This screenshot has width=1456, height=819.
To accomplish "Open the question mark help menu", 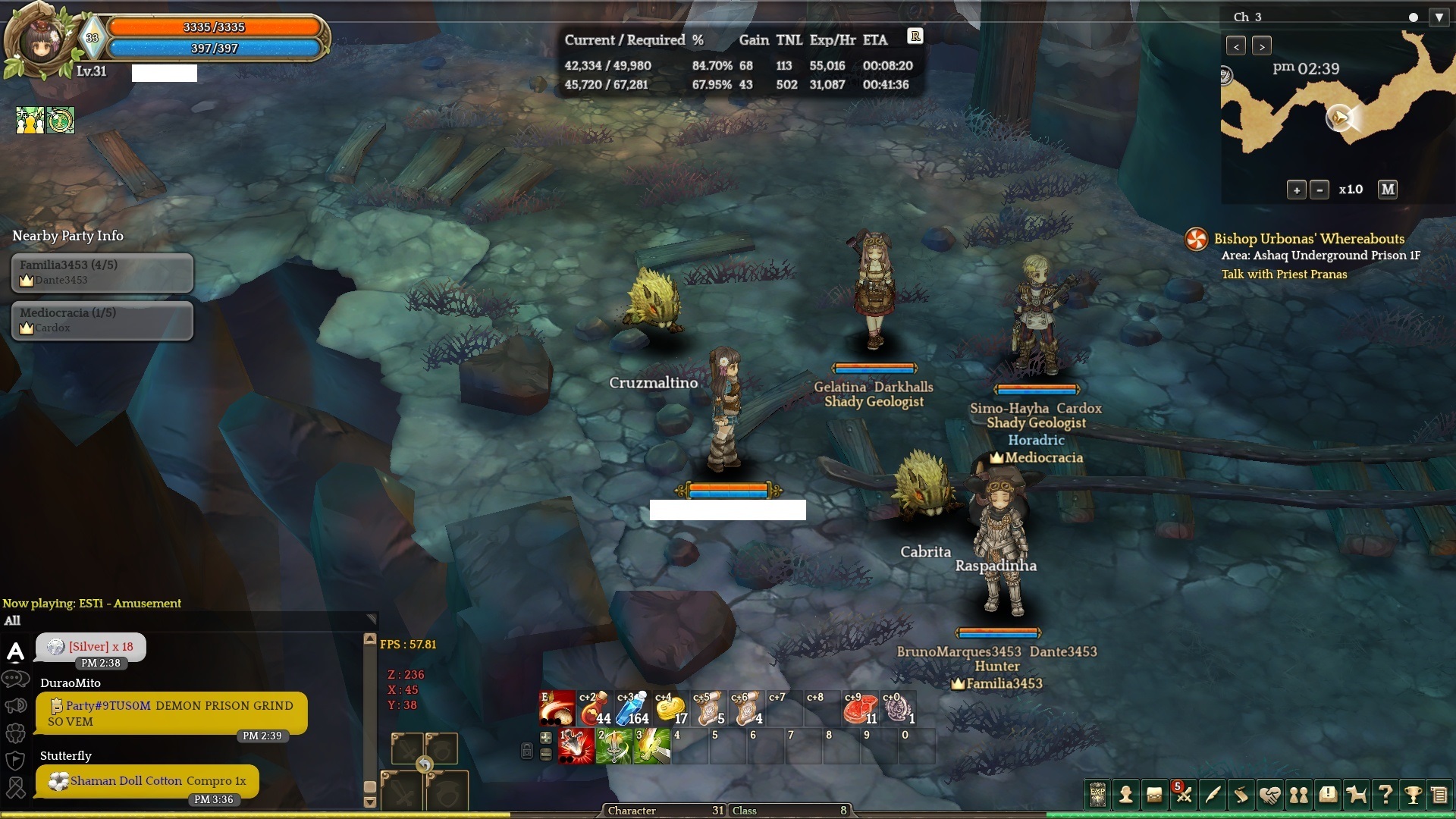I will pyautogui.click(x=1385, y=795).
